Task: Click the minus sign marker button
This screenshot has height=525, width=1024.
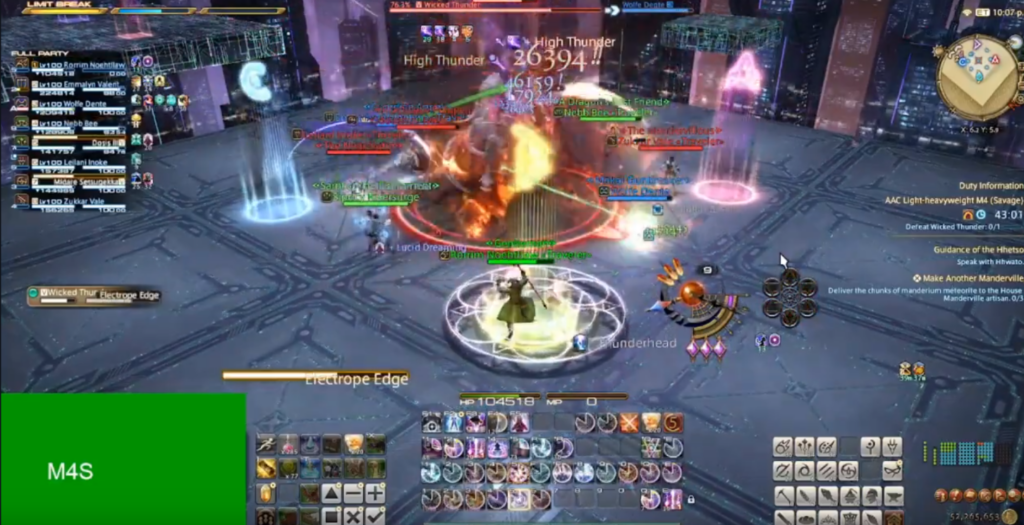Action: click(x=354, y=493)
